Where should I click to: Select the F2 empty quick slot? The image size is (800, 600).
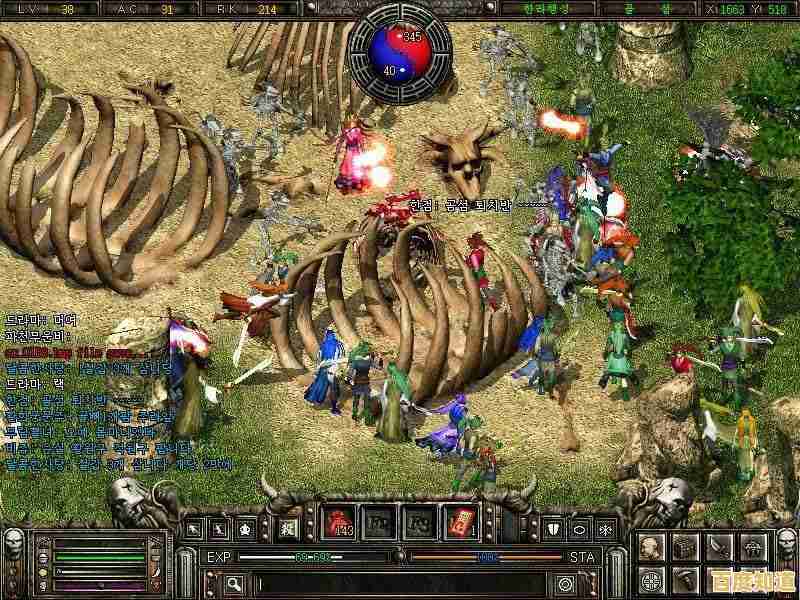(x=381, y=523)
